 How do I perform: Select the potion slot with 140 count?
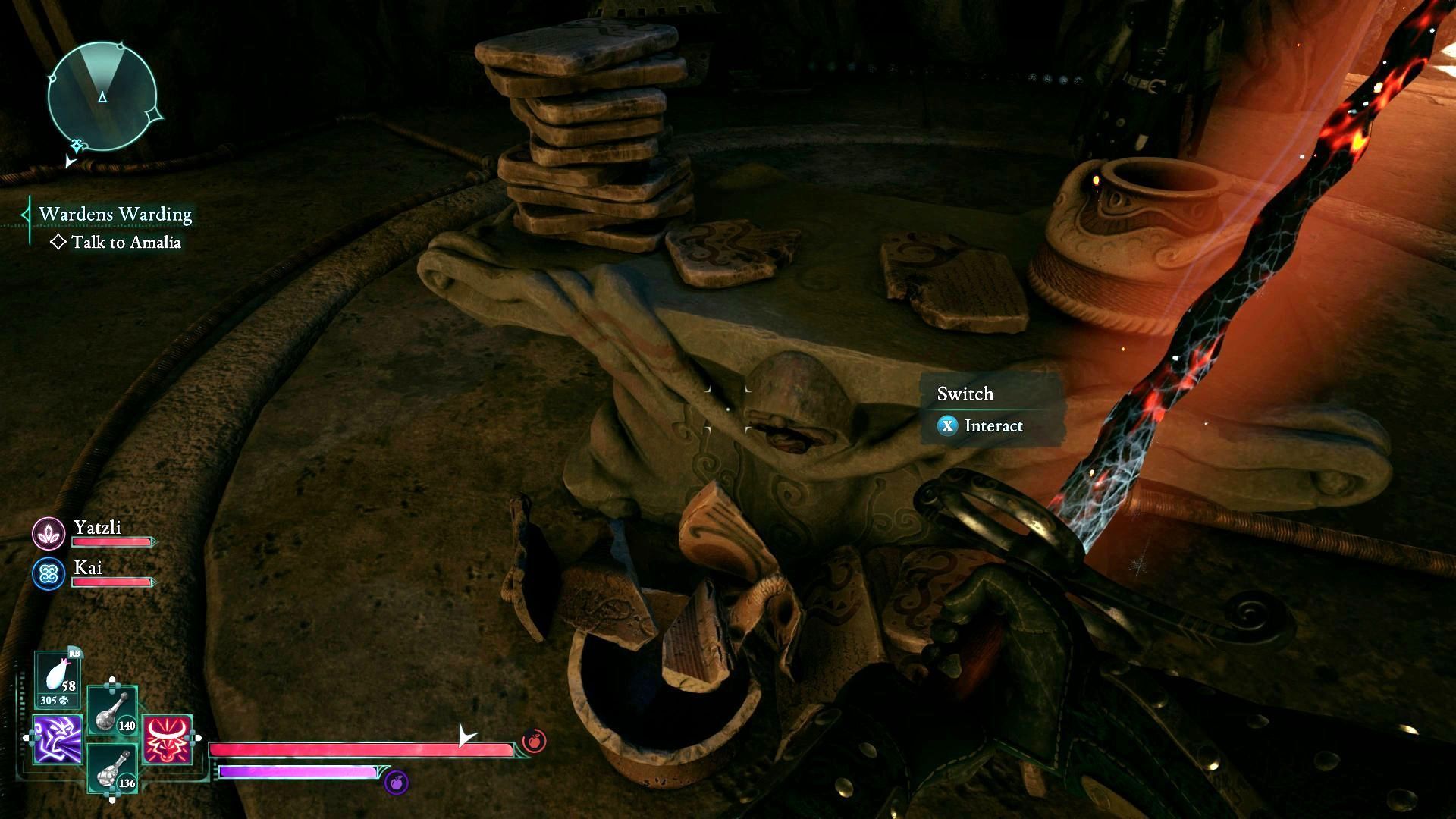click(112, 711)
